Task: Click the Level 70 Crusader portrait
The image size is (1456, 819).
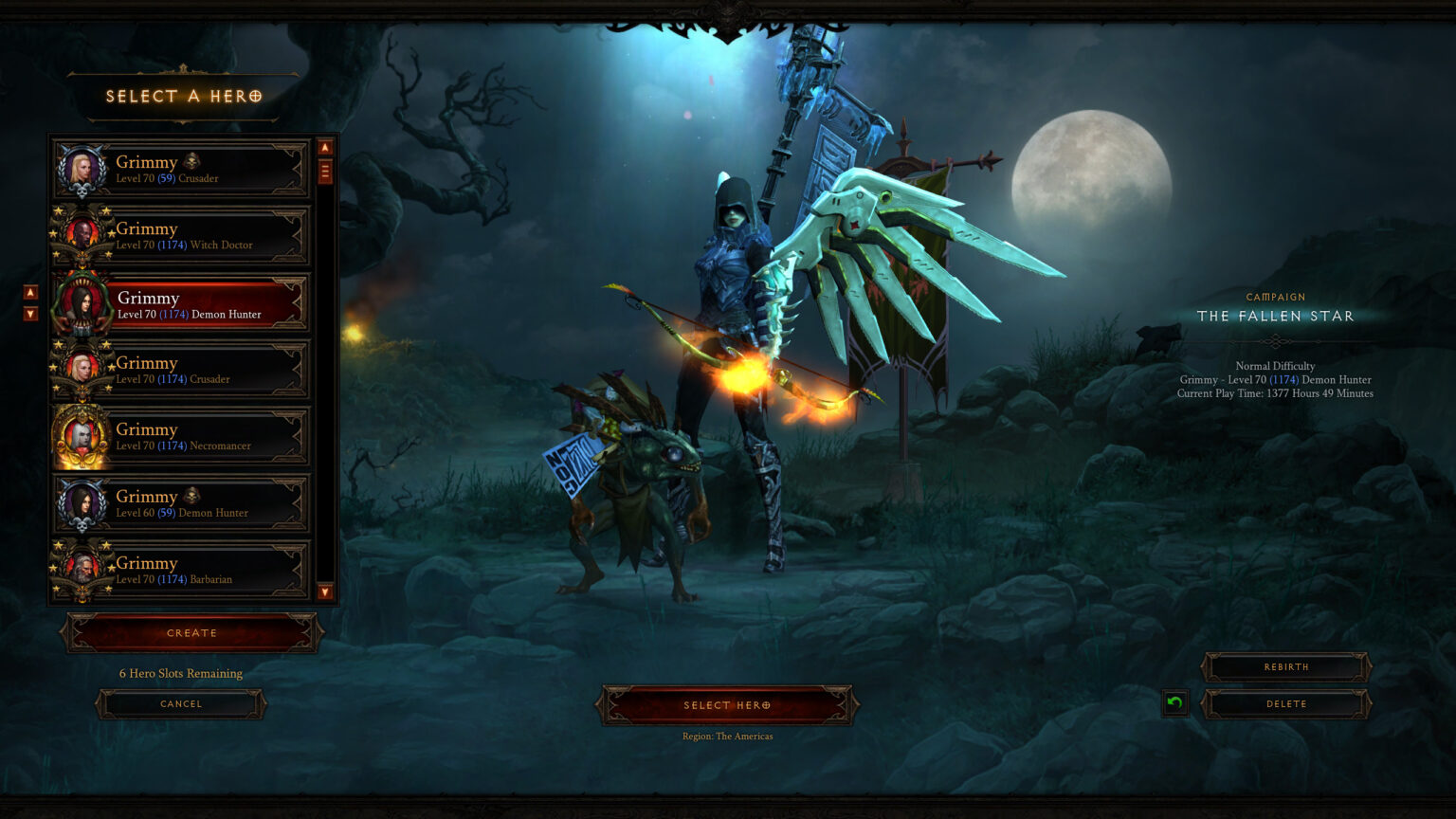Action: click(82, 368)
